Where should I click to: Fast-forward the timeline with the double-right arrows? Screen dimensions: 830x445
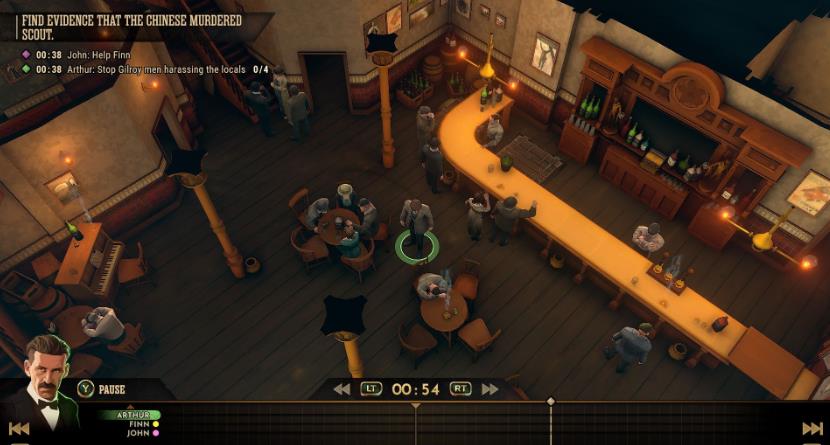pos(490,389)
